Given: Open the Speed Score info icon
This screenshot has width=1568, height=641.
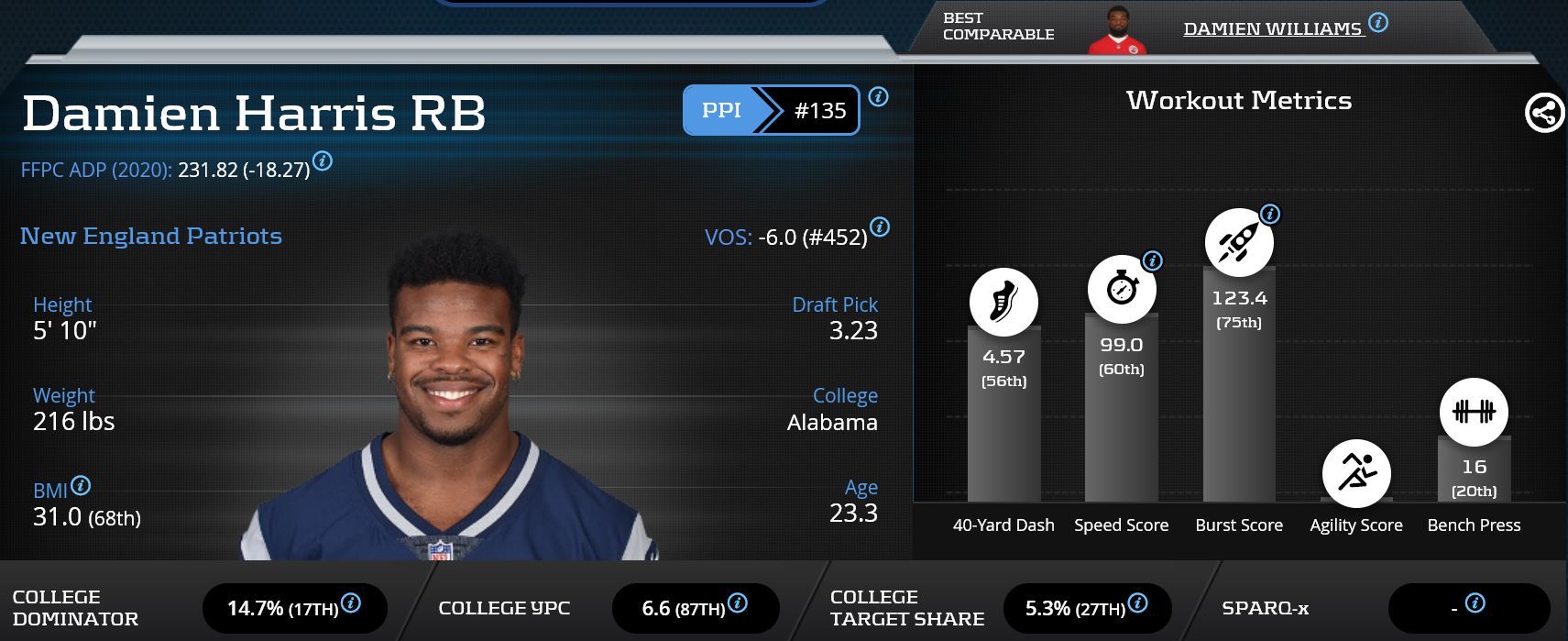Looking at the screenshot, I should coord(1153,260).
